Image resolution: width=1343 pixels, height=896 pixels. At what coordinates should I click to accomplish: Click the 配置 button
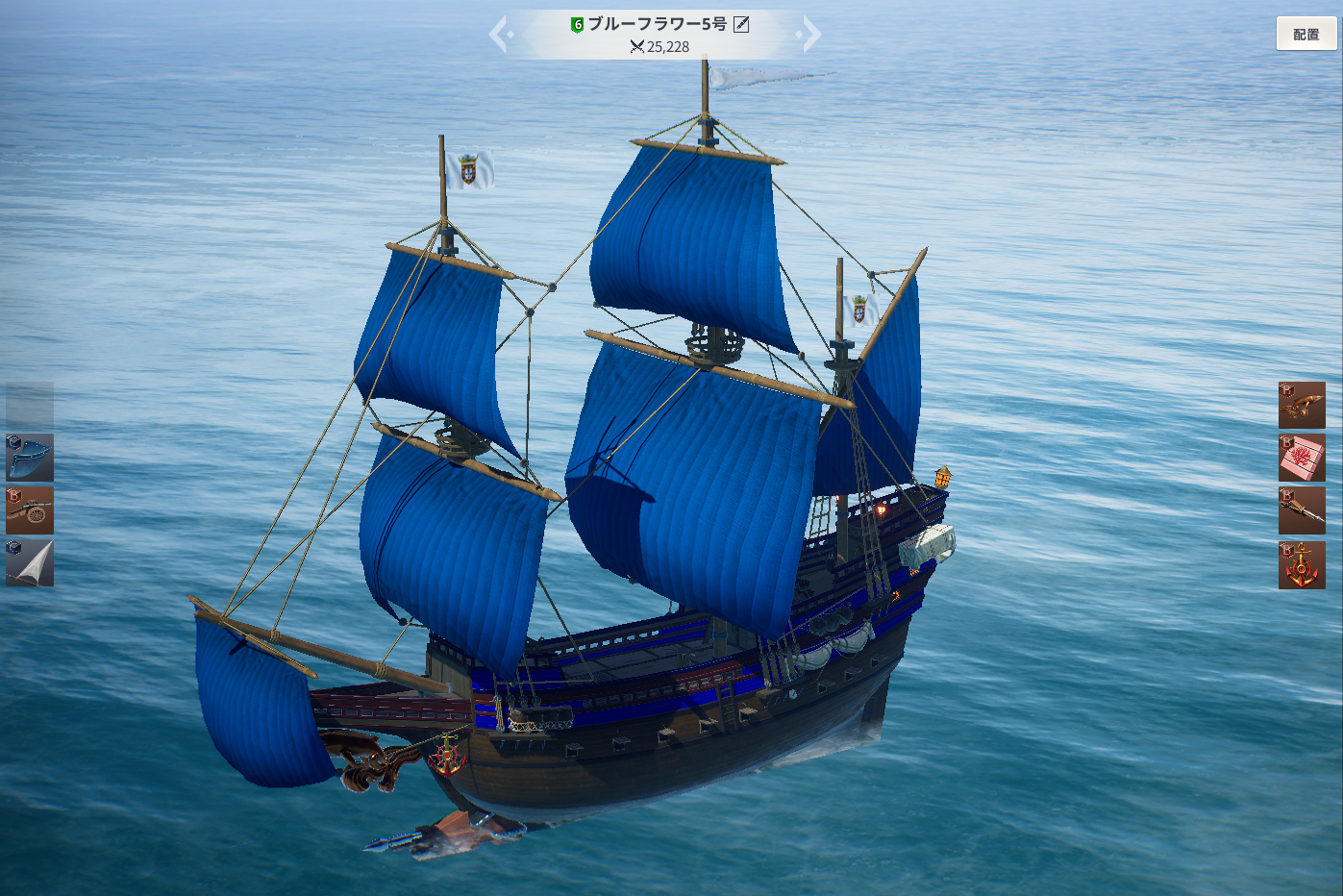pos(1306,34)
